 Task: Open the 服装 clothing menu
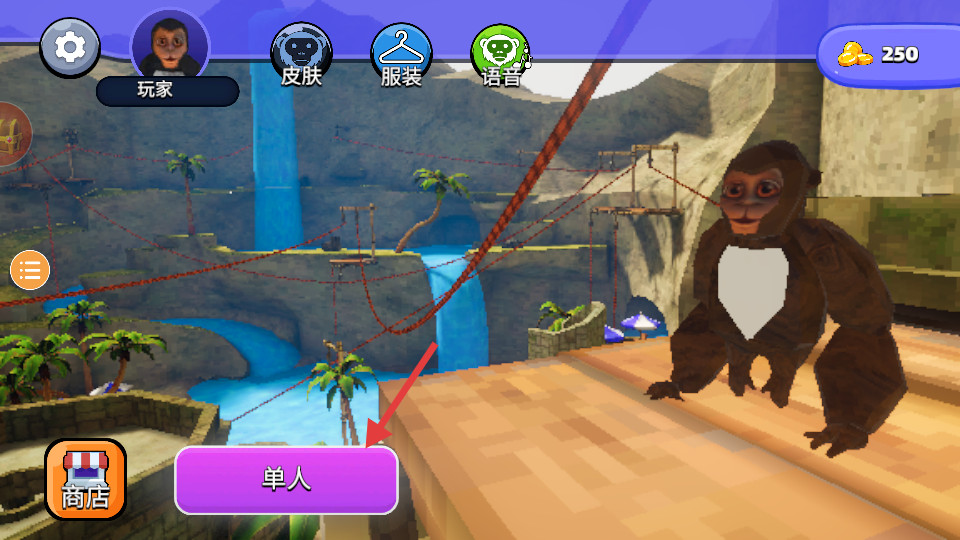[x=401, y=54]
